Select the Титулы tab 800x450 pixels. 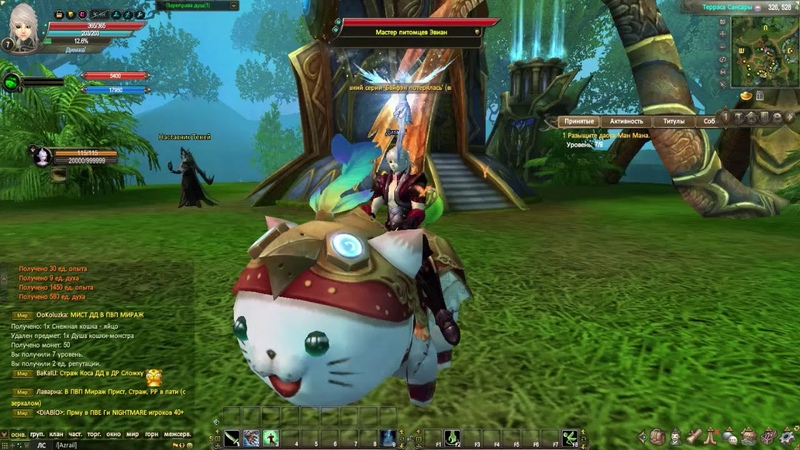(x=674, y=121)
